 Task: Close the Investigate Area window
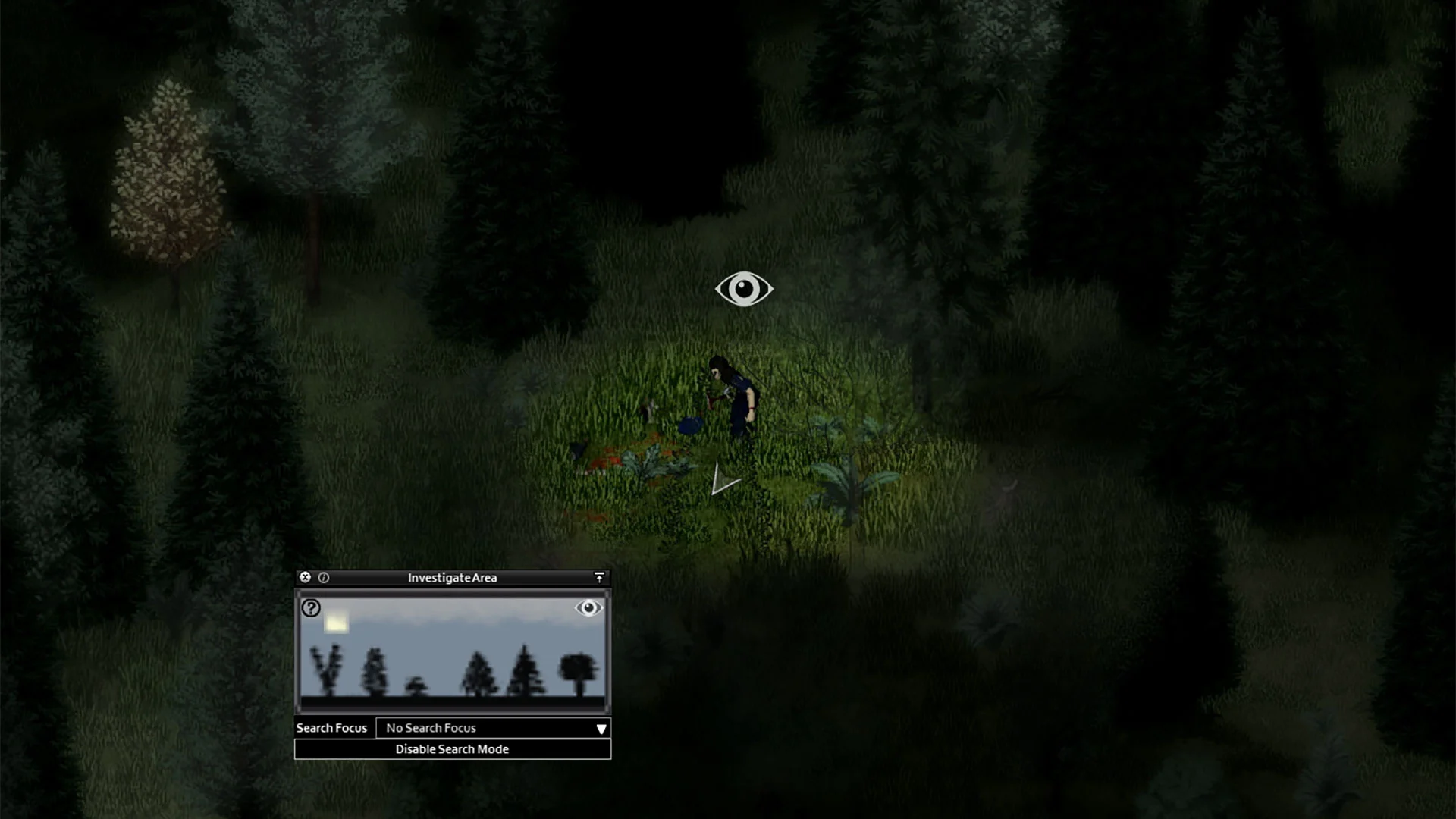pos(304,576)
